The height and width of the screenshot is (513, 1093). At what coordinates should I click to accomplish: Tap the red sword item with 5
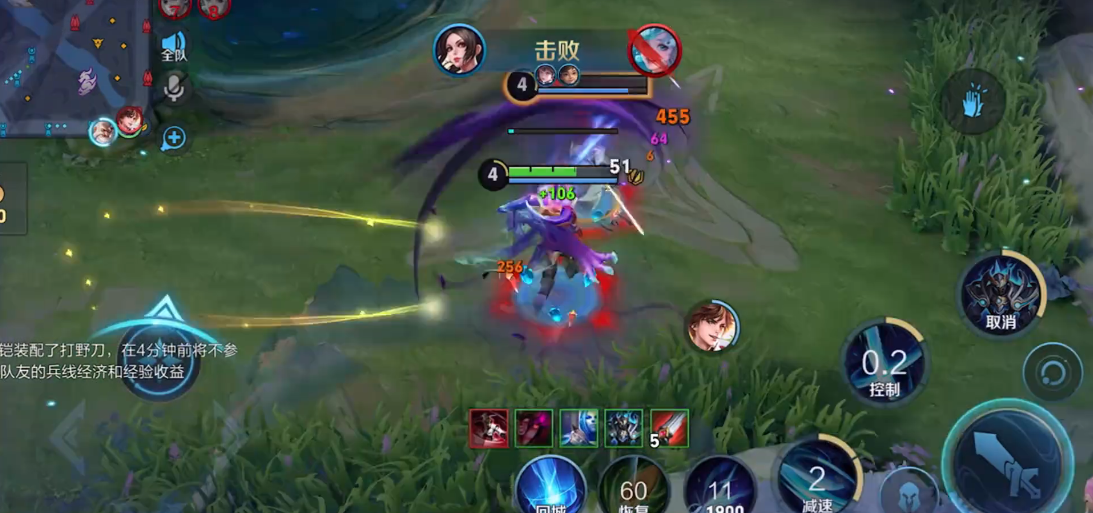pos(669,428)
